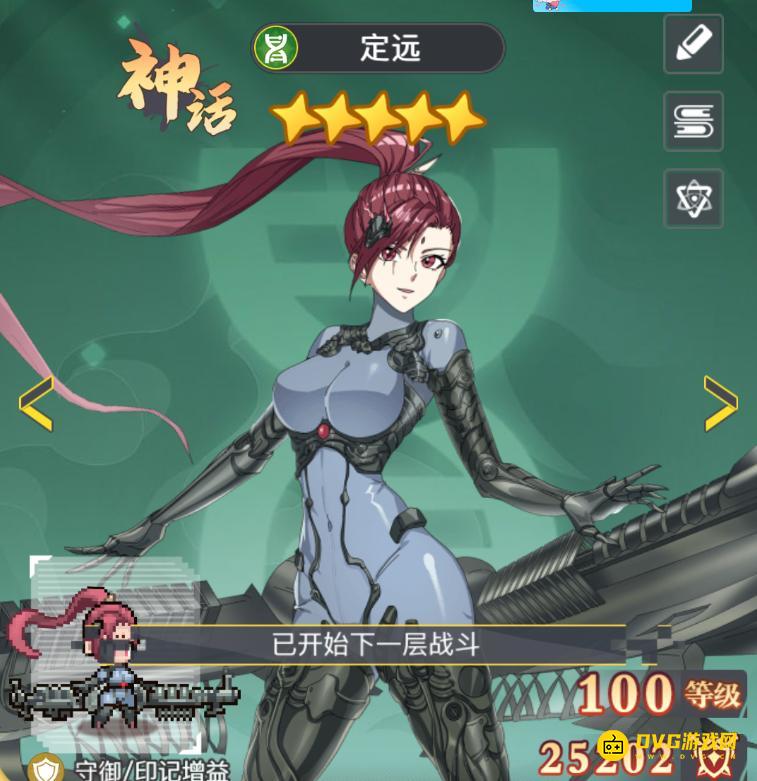Open the pencil edit button
757x781 pixels.
click(693, 44)
